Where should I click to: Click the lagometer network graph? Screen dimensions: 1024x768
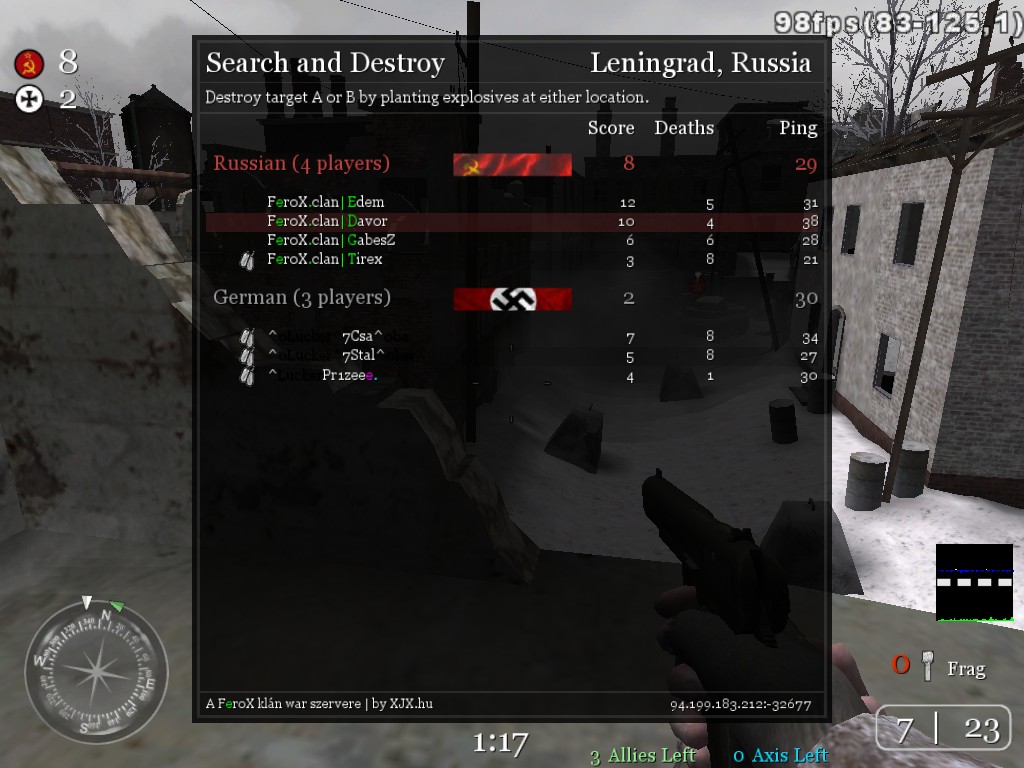click(974, 583)
